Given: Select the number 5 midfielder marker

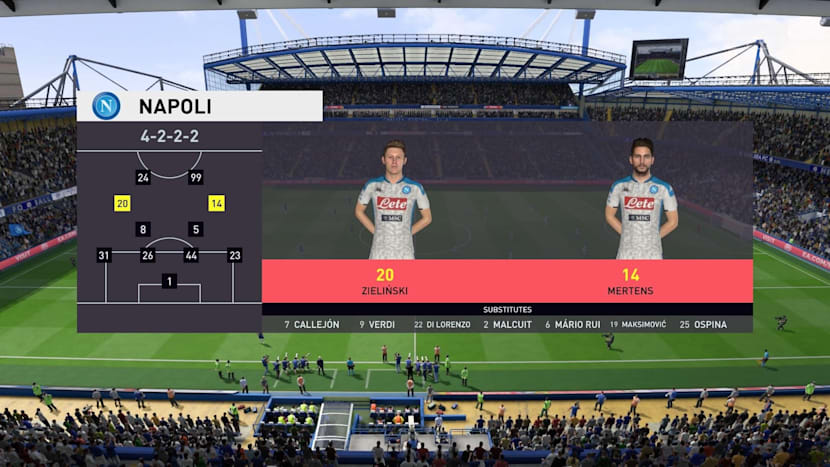Looking at the screenshot, I should pyautogui.click(x=196, y=229).
